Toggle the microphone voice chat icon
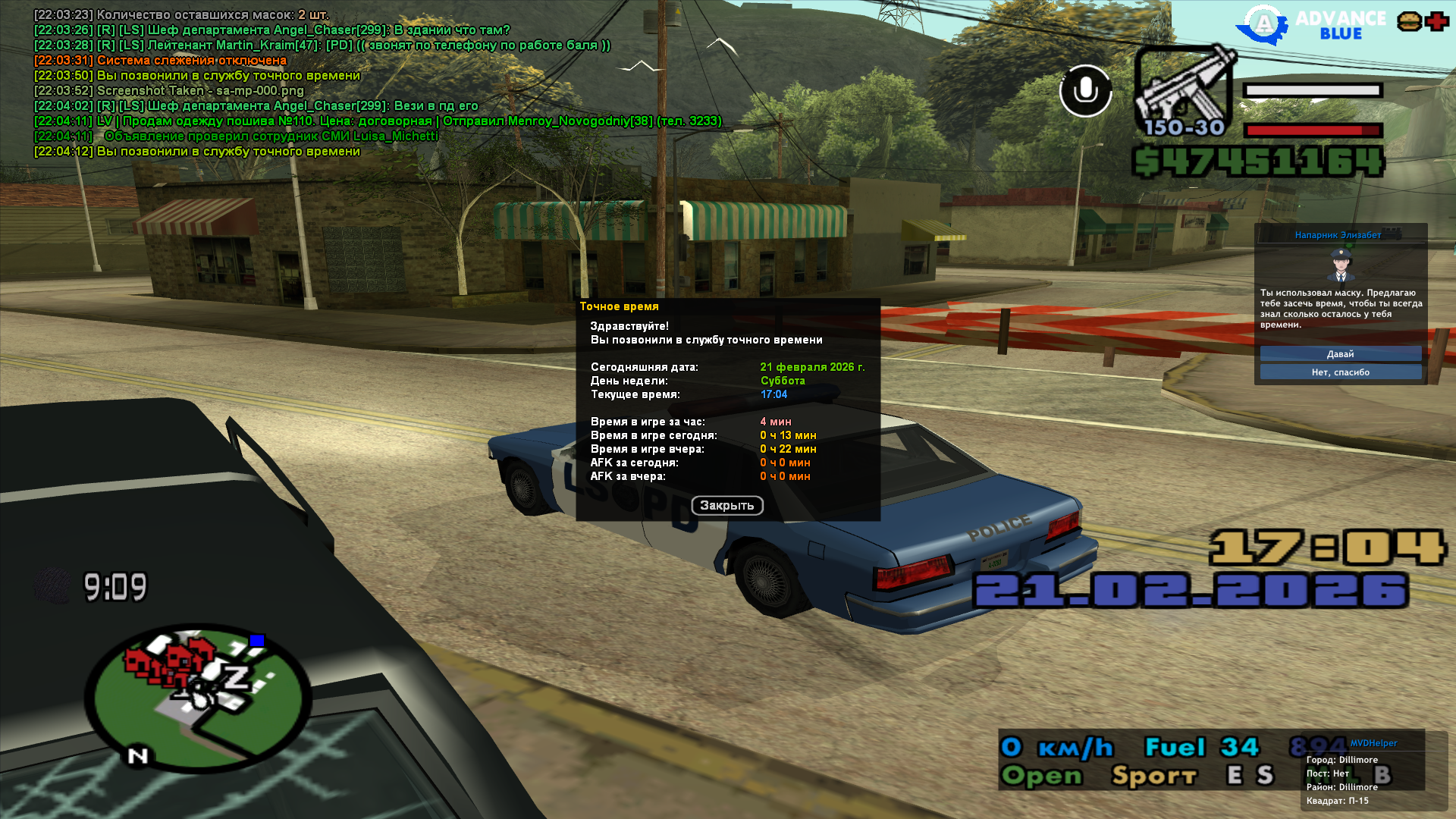1456x819 pixels. tap(1085, 91)
